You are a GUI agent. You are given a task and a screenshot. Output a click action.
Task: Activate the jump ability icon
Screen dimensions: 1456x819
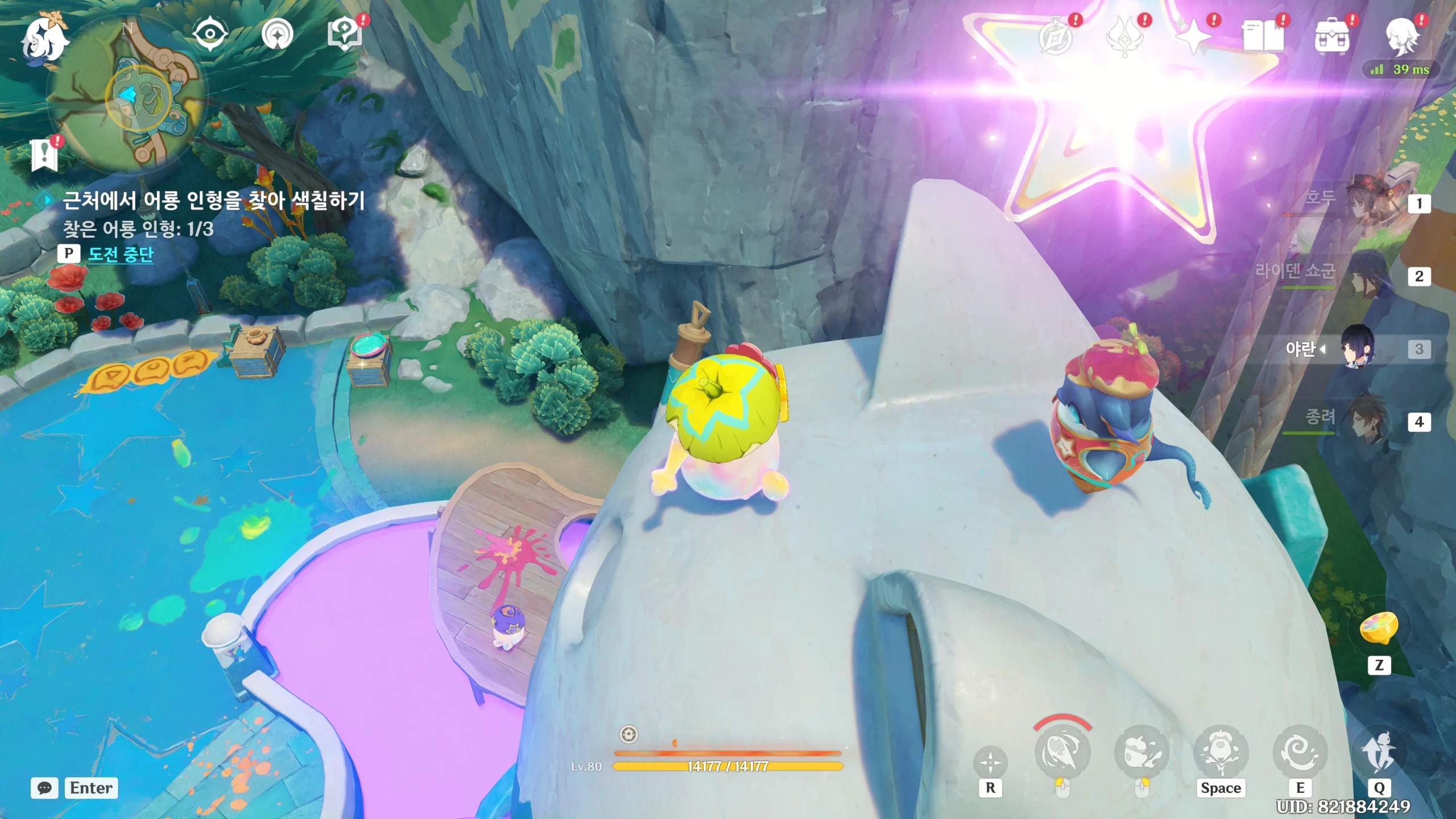tap(1221, 752)
